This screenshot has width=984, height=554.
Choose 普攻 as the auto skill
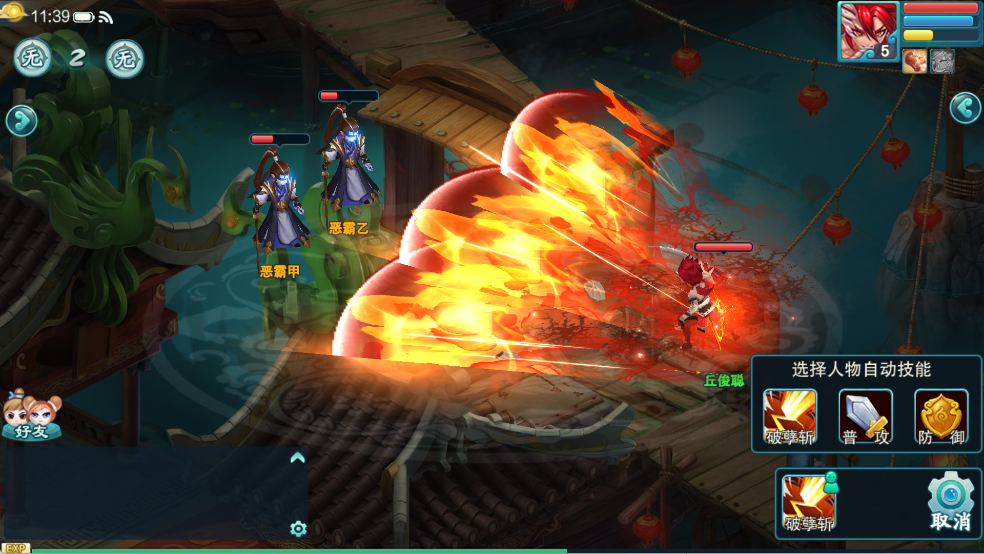[x=865, y=415]
